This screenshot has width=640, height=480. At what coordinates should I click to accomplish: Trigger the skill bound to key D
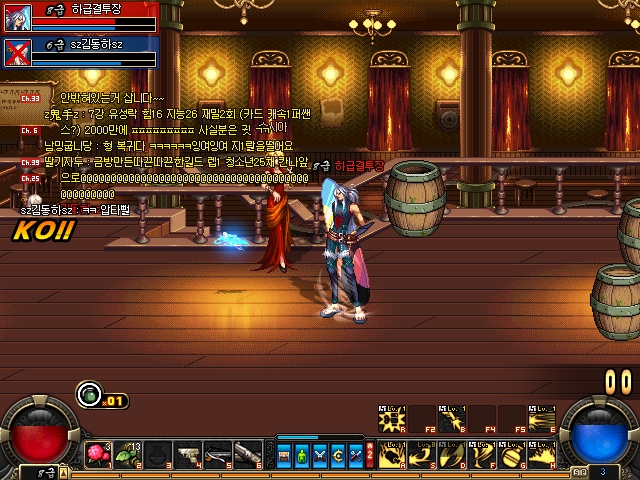coord(451,451)
